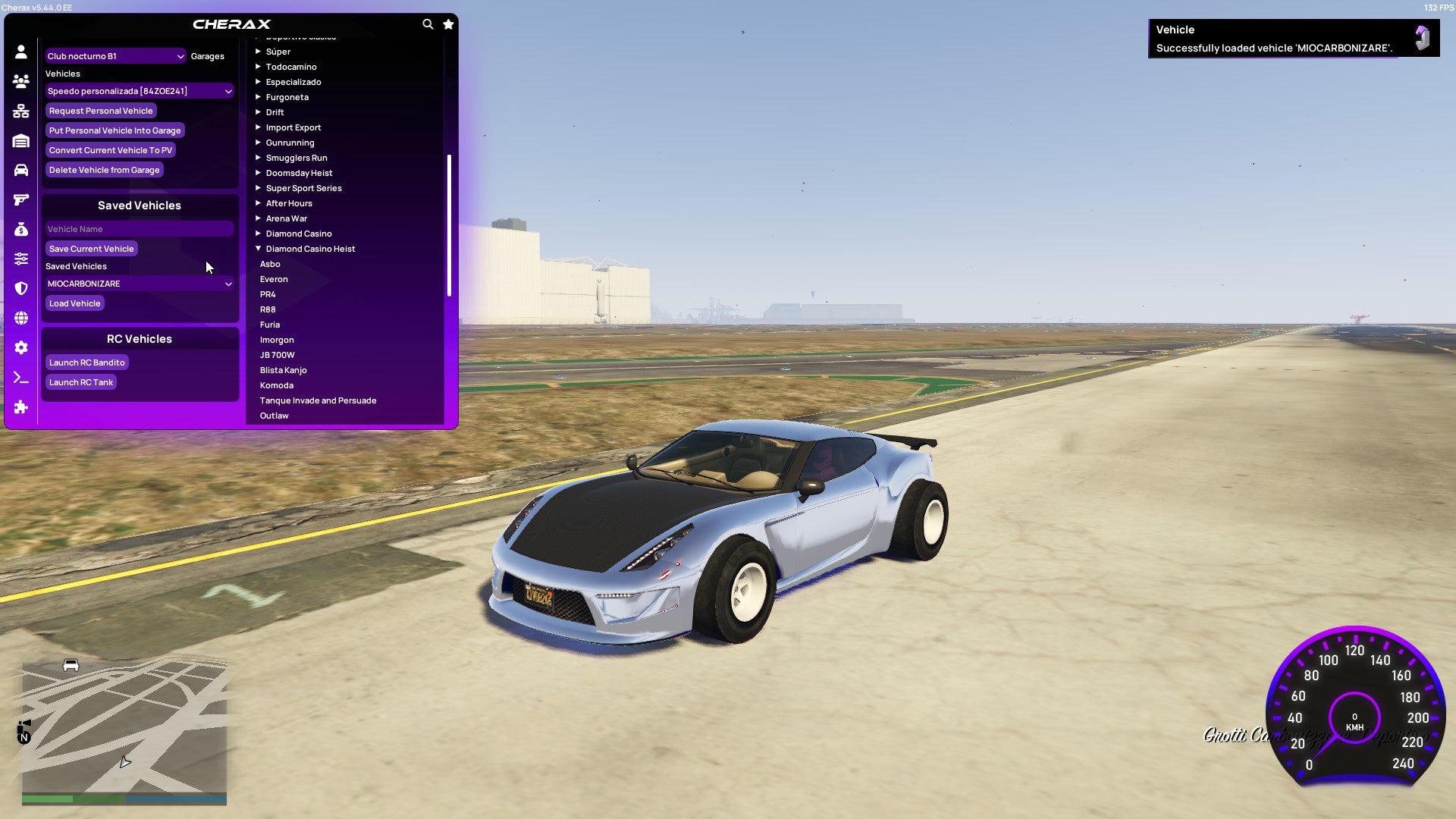1456x819 pixels.
Task: Select the star icon beside the search
Action: tap(448, 24)
